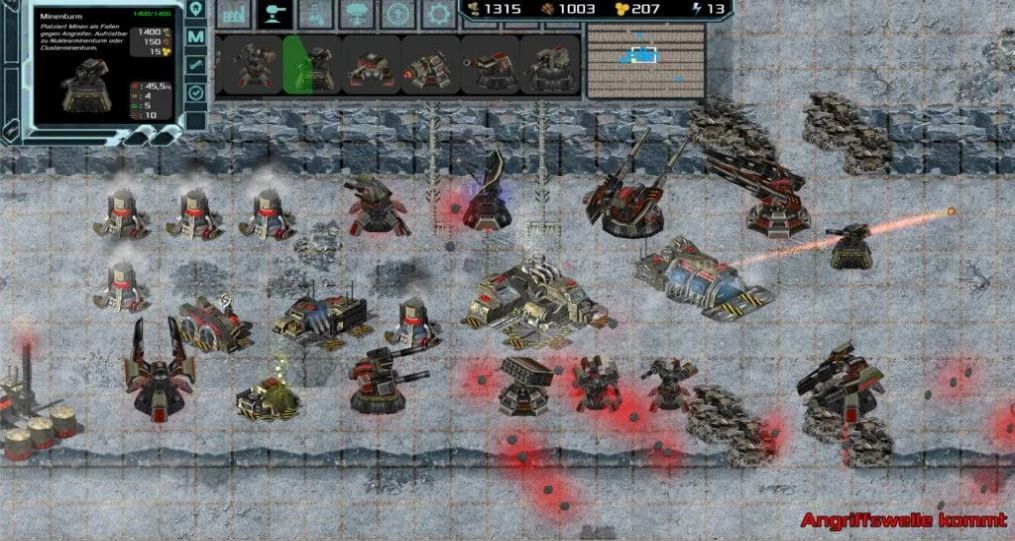Open the factory buildings category tab

233,14
